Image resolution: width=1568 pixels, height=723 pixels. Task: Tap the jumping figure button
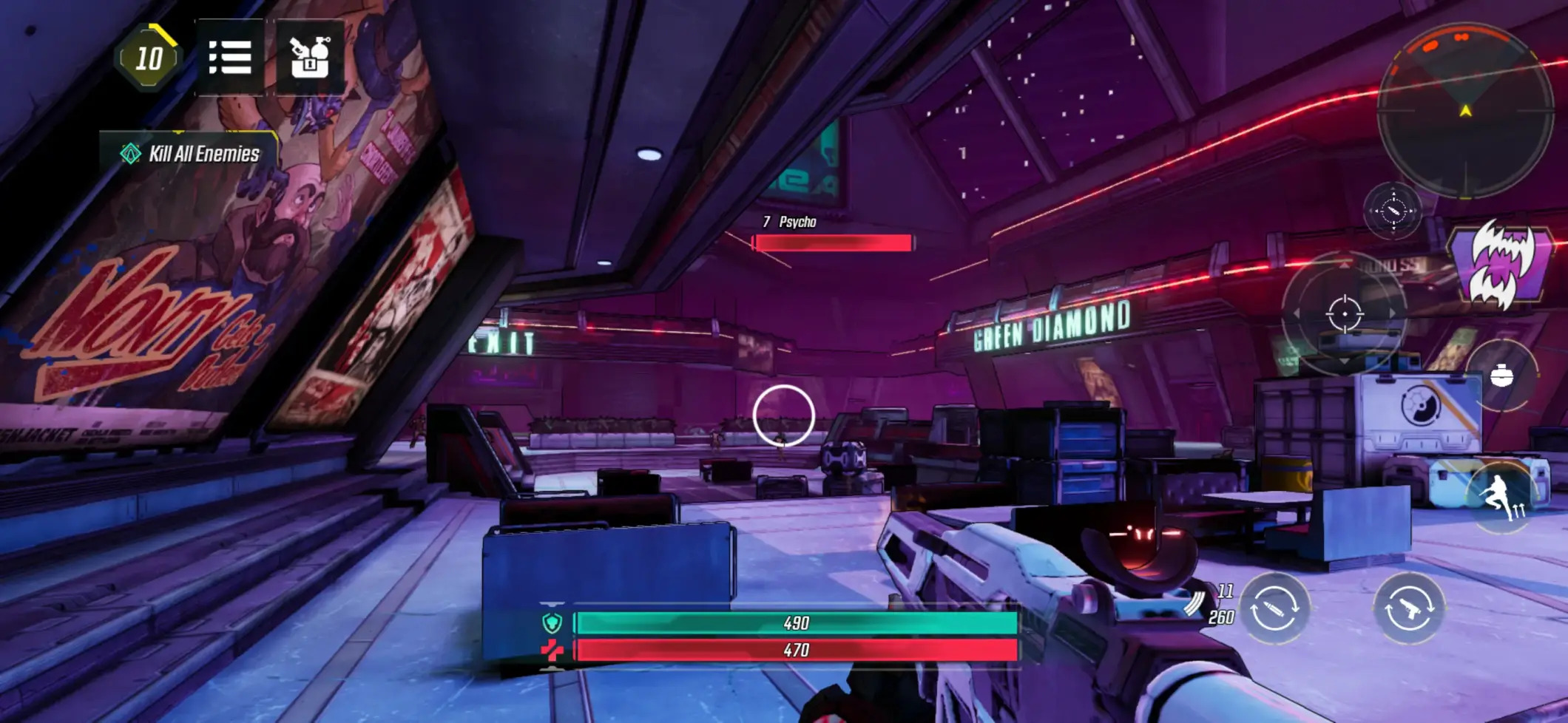(1501, 495)
